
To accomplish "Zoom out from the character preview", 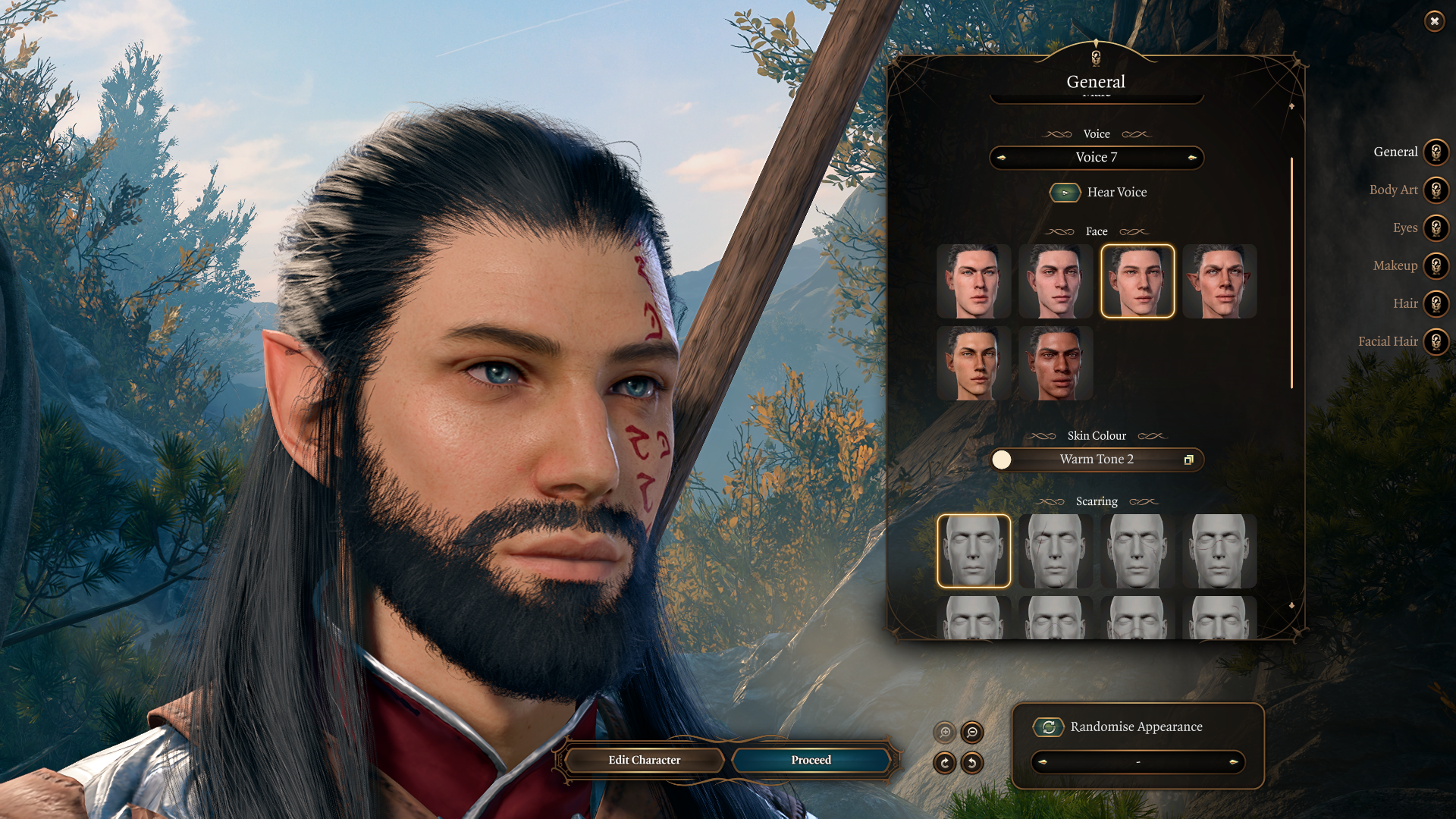I will [x=973, y=733].
